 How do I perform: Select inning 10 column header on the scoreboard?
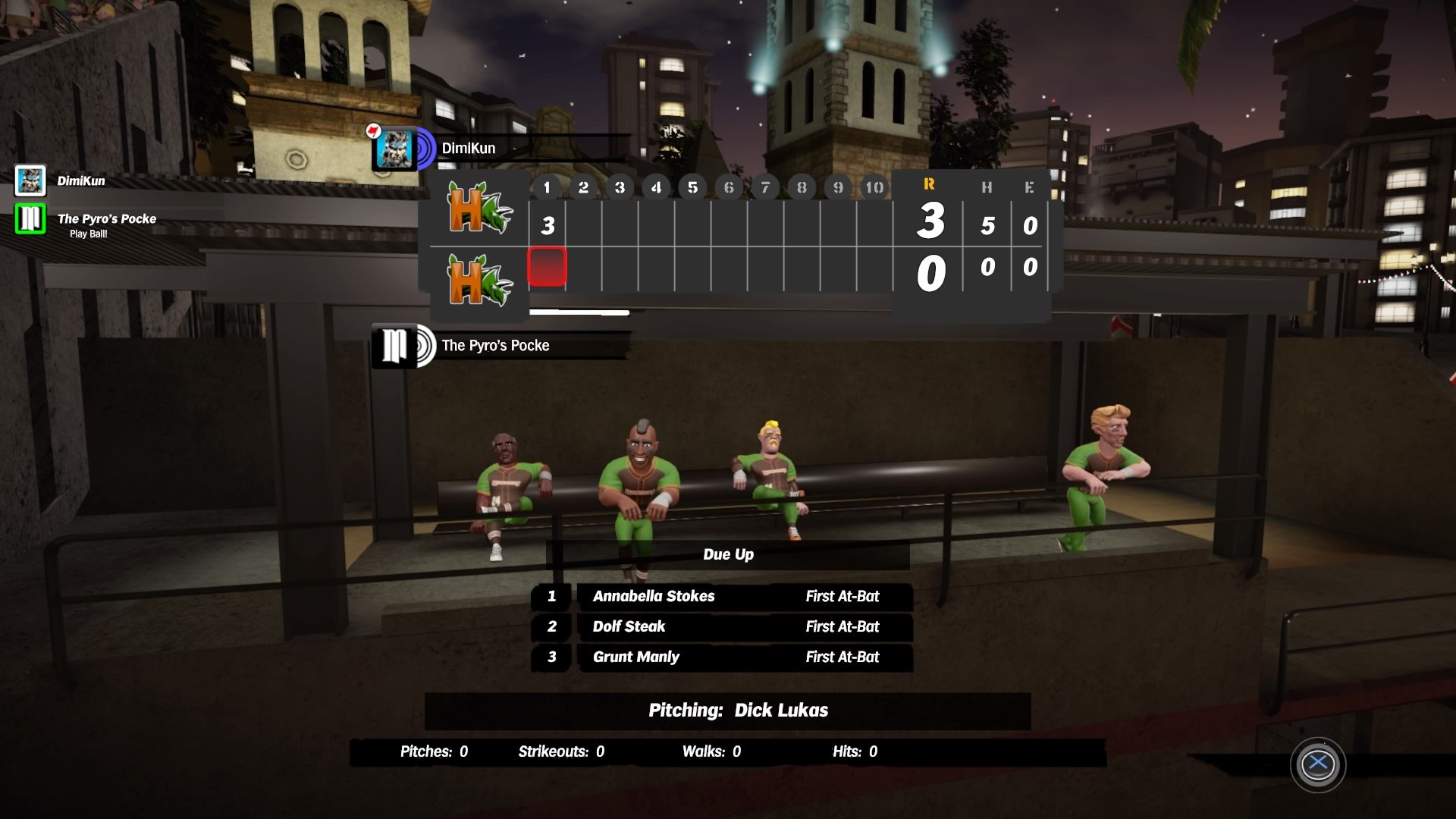(875, 187)
